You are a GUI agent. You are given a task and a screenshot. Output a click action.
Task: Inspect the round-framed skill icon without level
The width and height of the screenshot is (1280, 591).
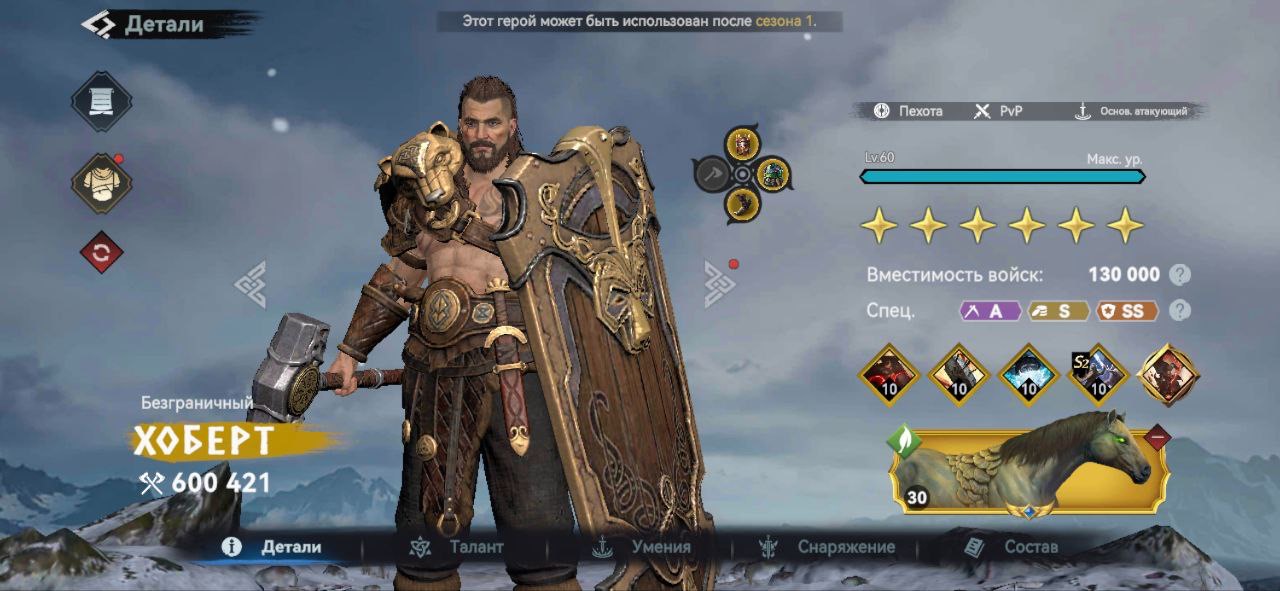pos(1168,374)
